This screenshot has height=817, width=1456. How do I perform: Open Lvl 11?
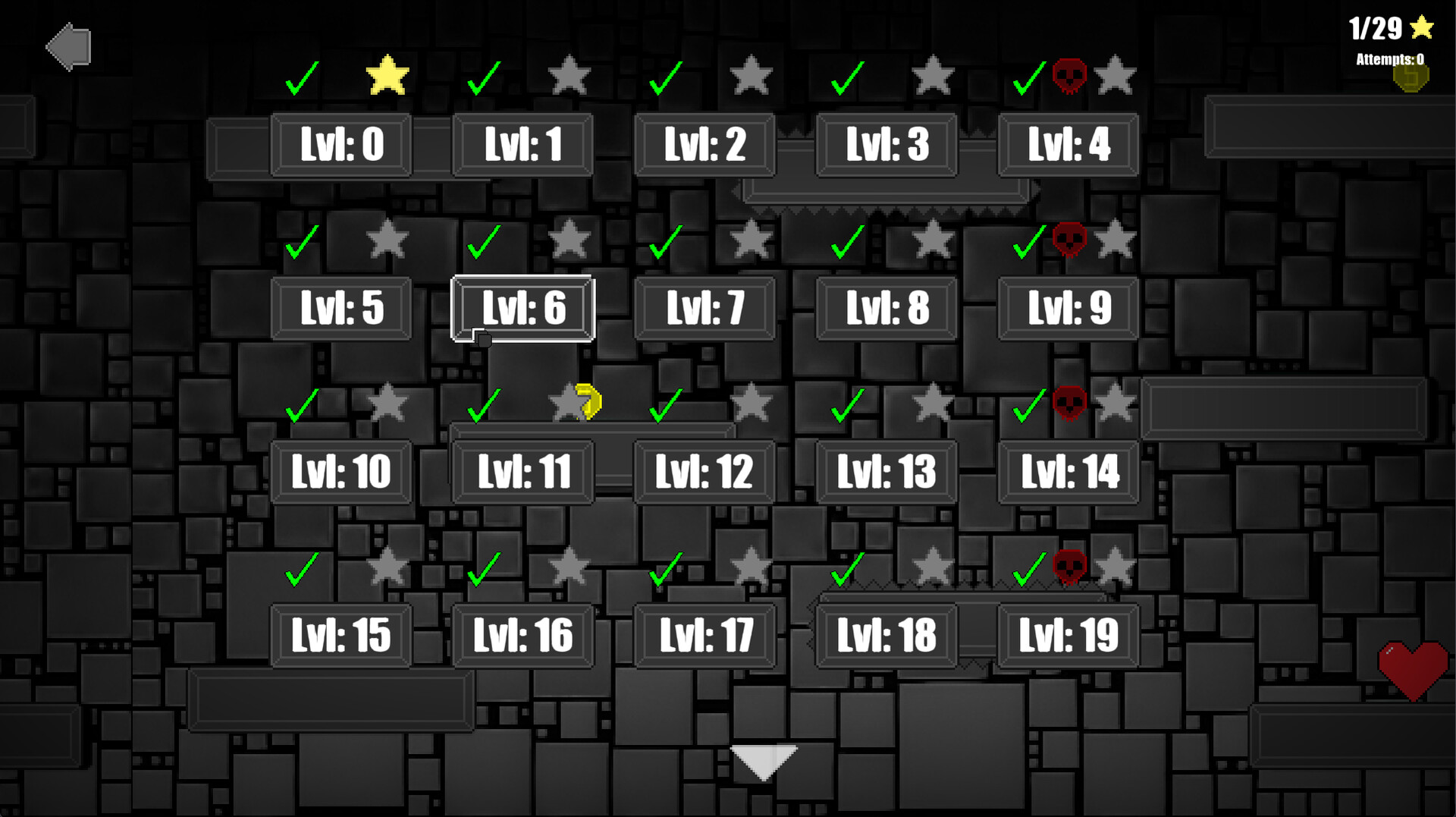point(522,471)
